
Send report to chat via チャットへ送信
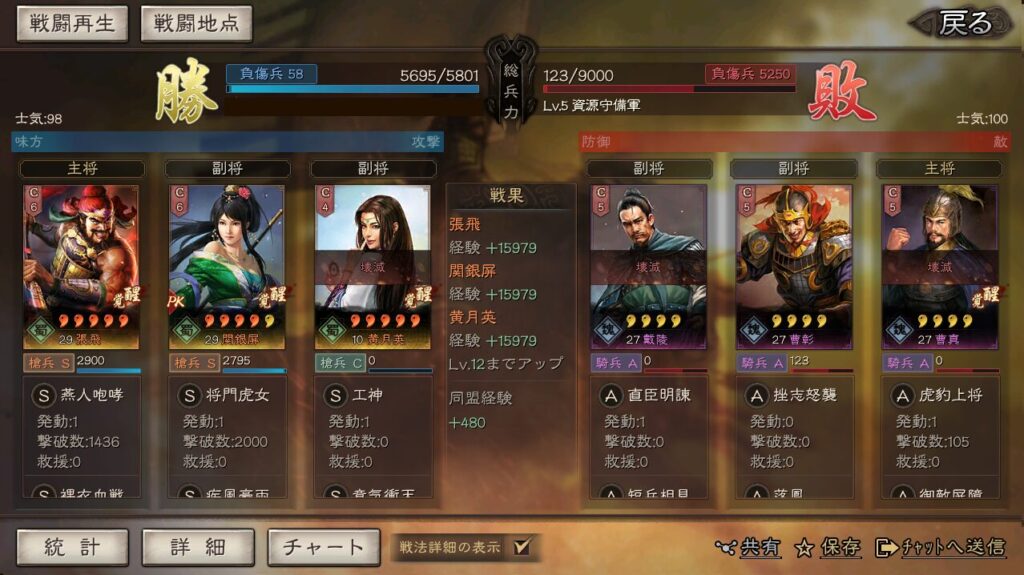pyautogui.click(x=940, y=547)
